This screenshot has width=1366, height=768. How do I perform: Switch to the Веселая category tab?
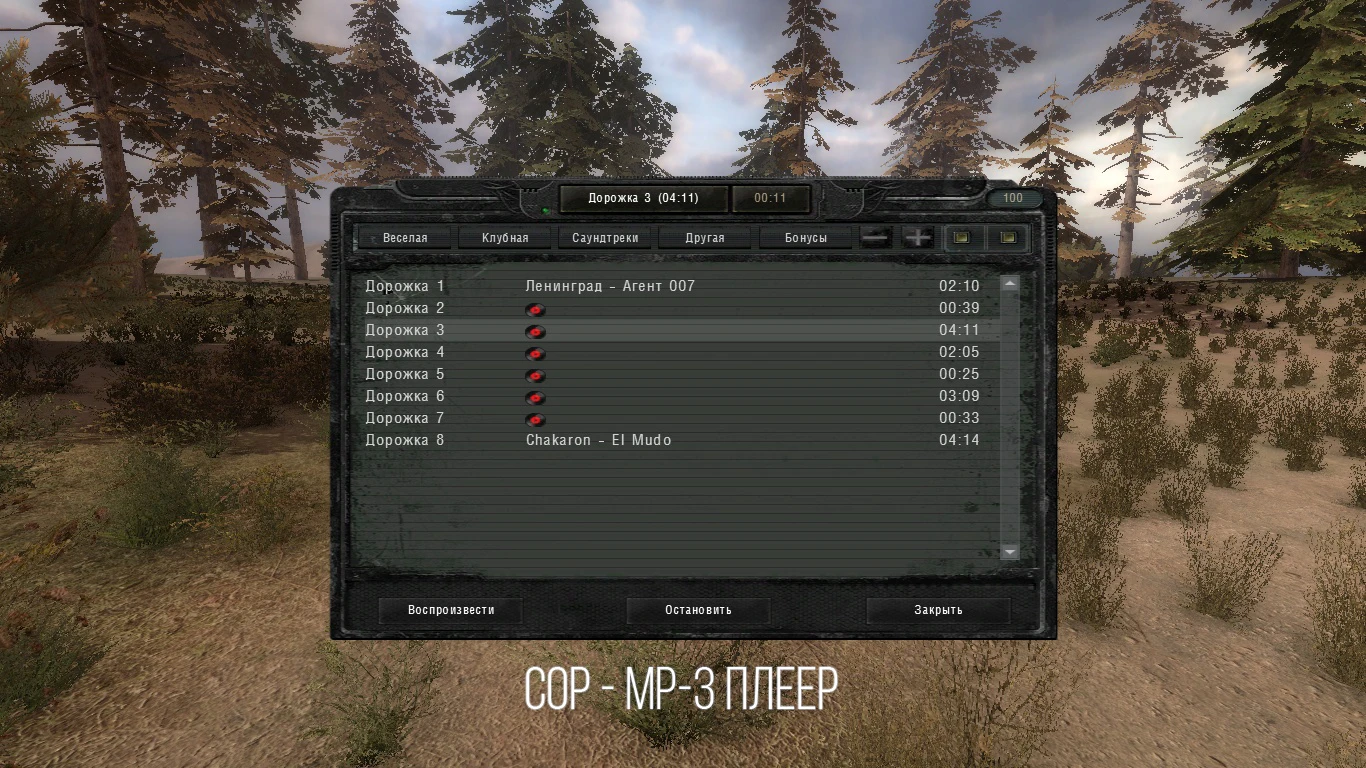coord(404,237)
